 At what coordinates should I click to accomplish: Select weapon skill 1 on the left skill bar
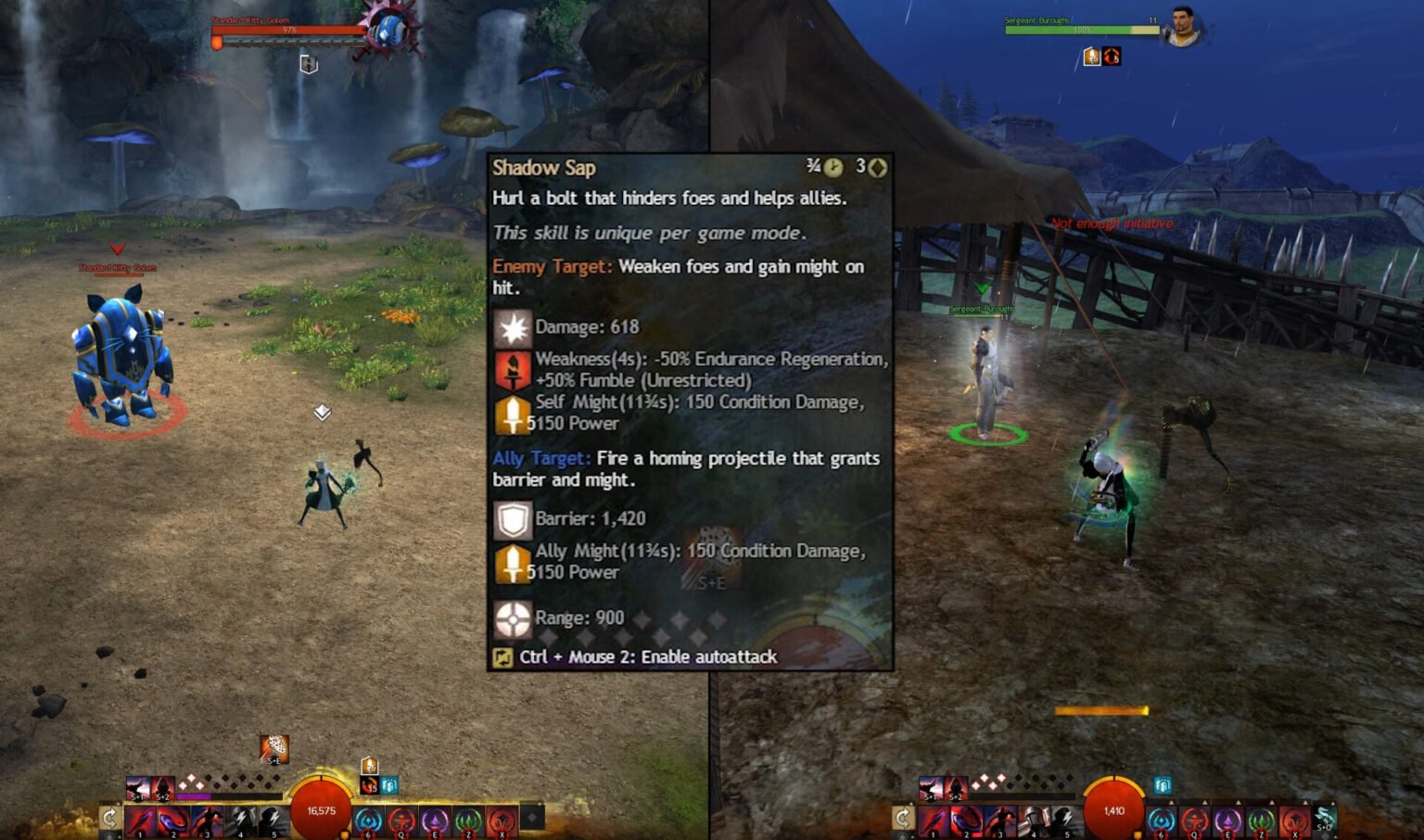(140, 820)
